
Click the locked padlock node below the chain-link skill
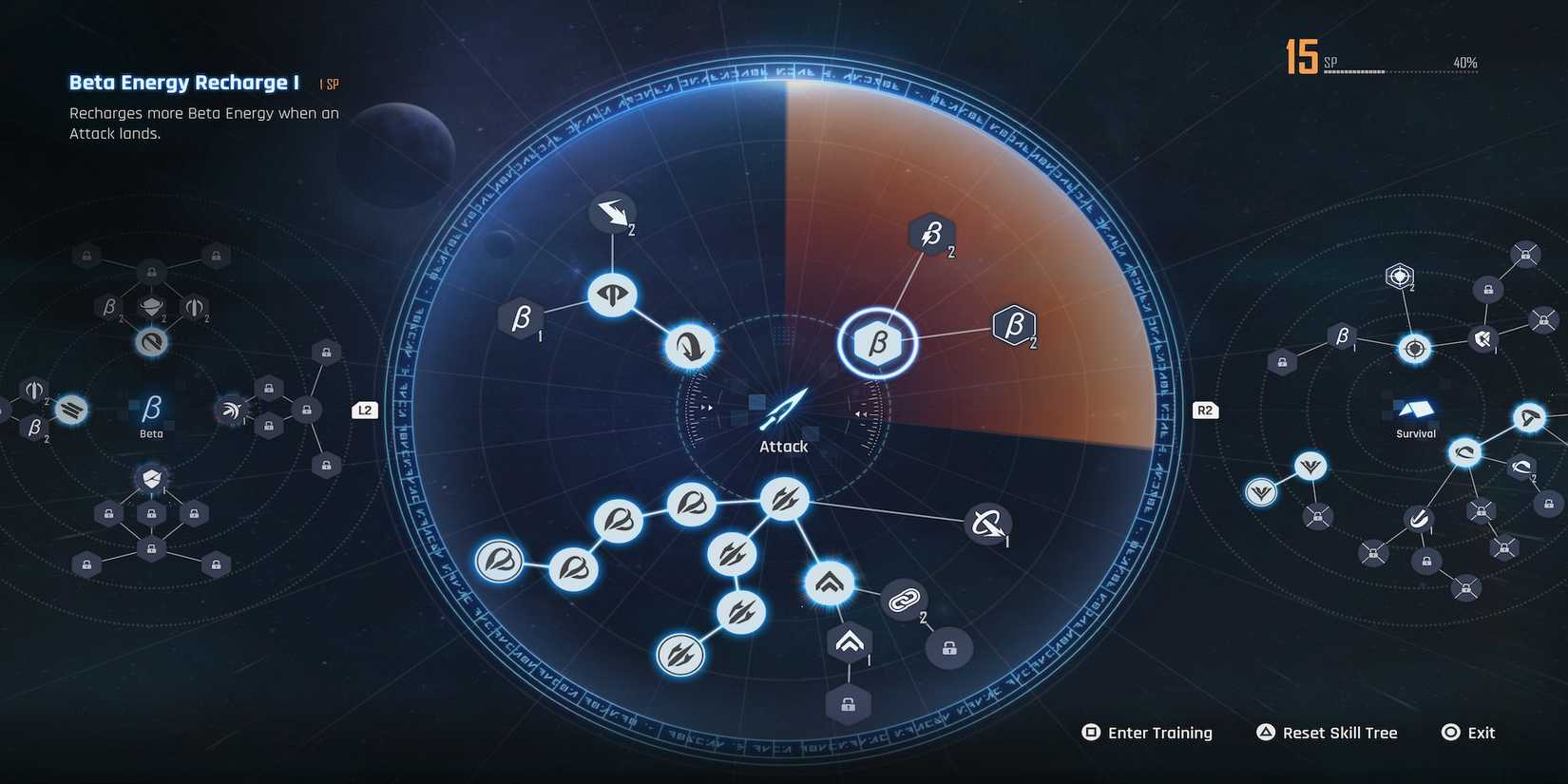[947, 648]
